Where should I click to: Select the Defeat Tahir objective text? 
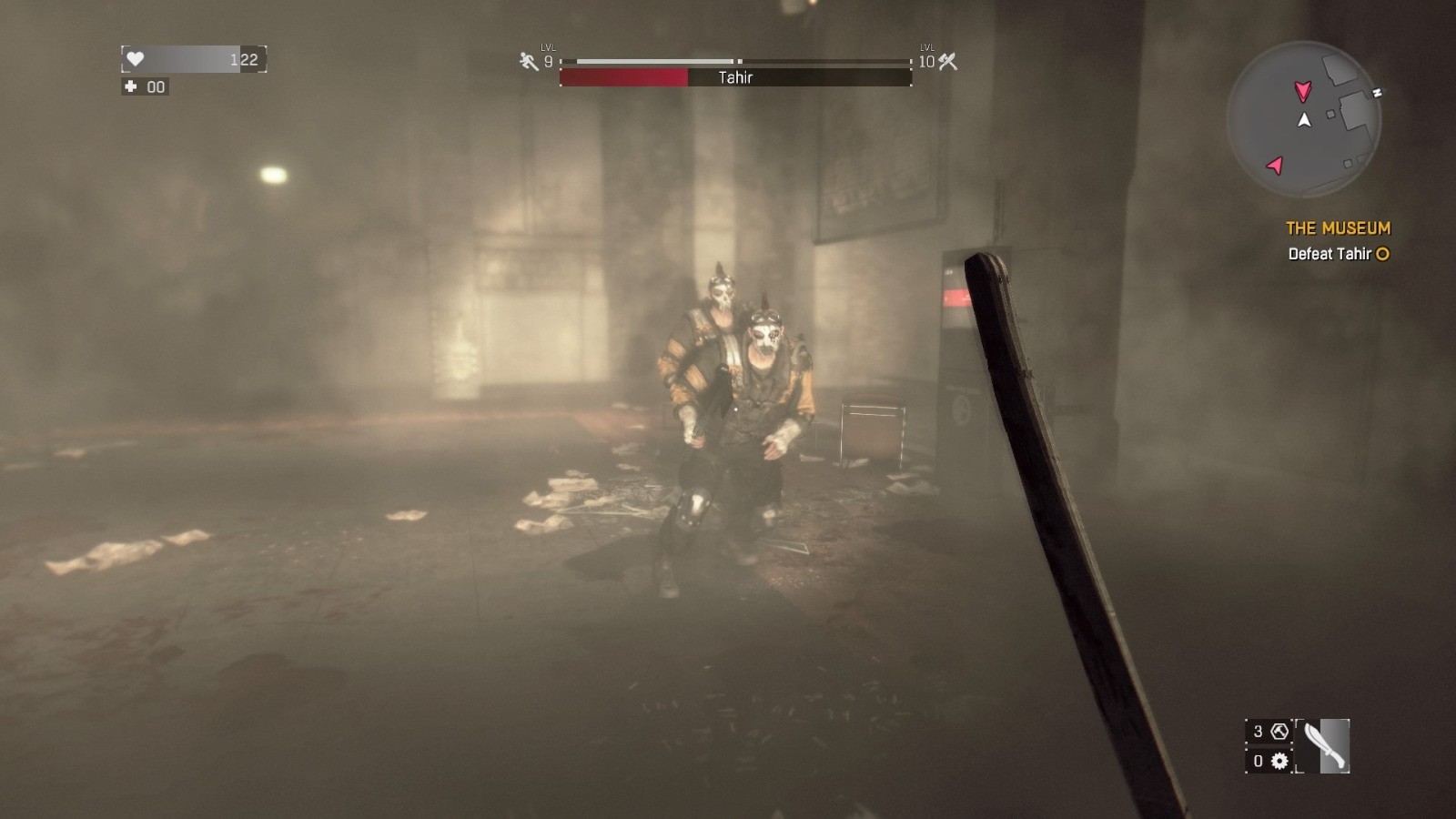1329,256
